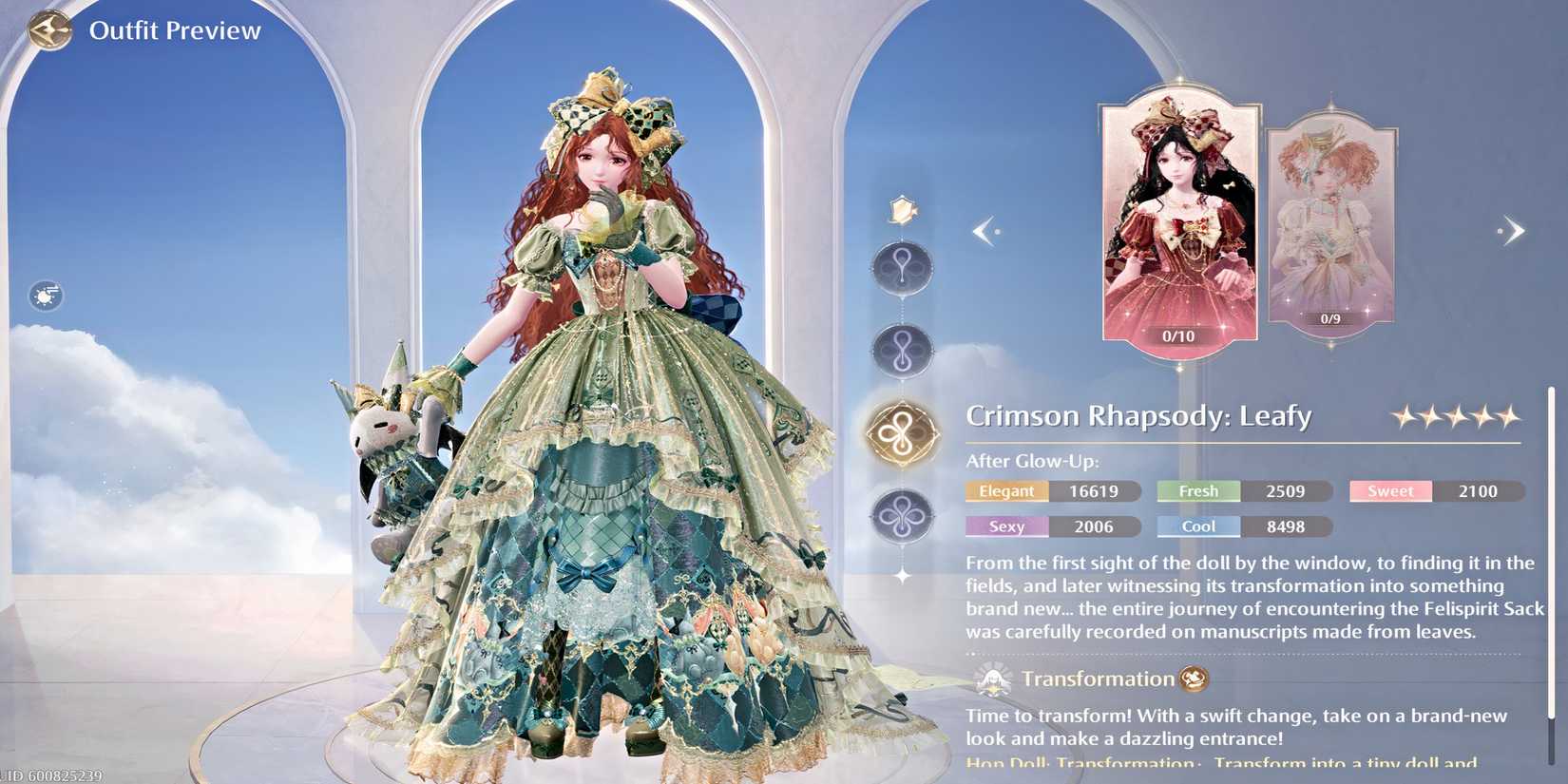The width and height of the screenshot is (1568, 784).
Task: Toggle the Cool stat tag
Action: coord(1198,526)
